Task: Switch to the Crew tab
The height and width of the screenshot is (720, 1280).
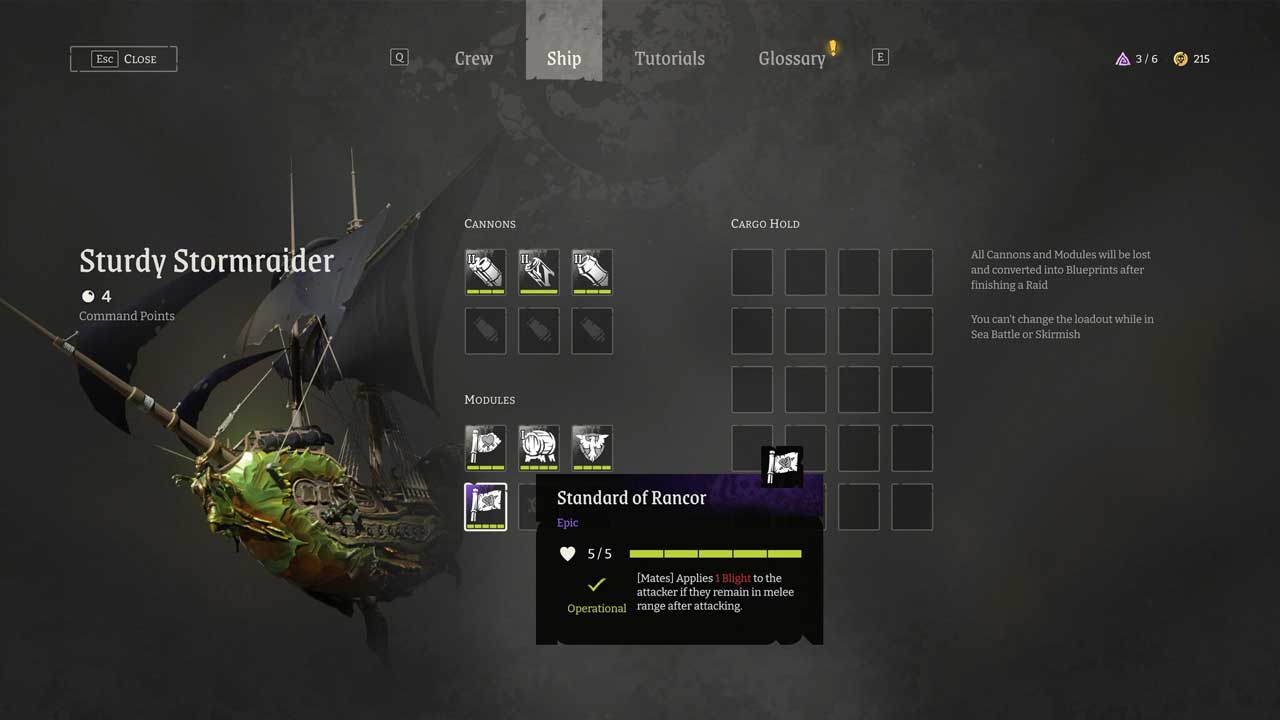Action: [x=473, y=59]
